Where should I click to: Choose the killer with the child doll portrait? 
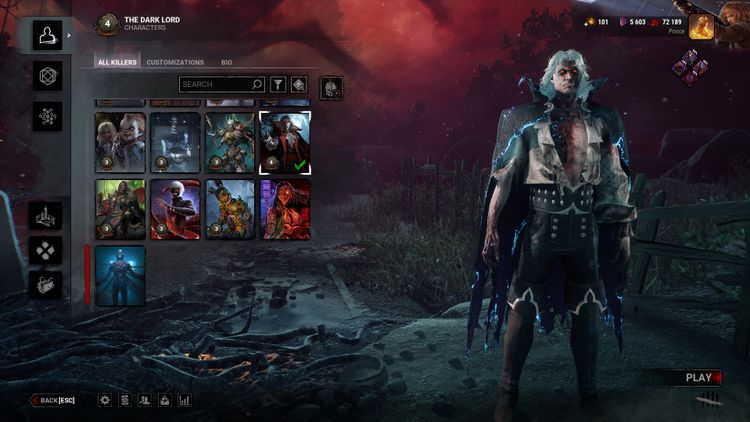coord(120,142)
